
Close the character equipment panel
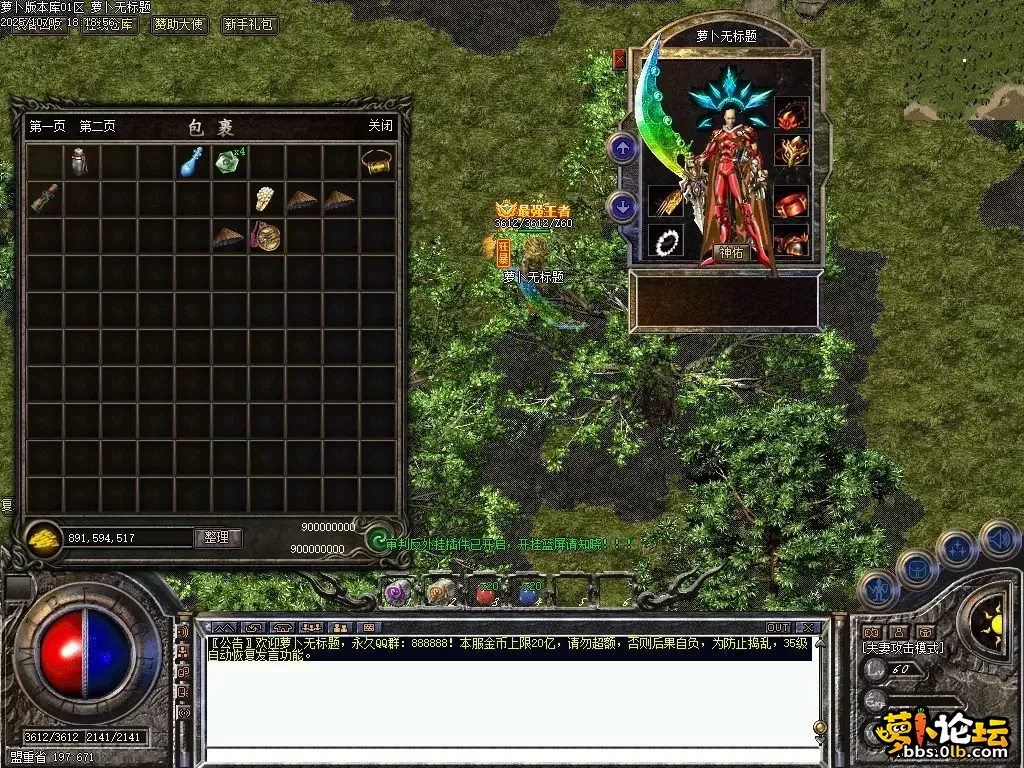pos(619,59)
